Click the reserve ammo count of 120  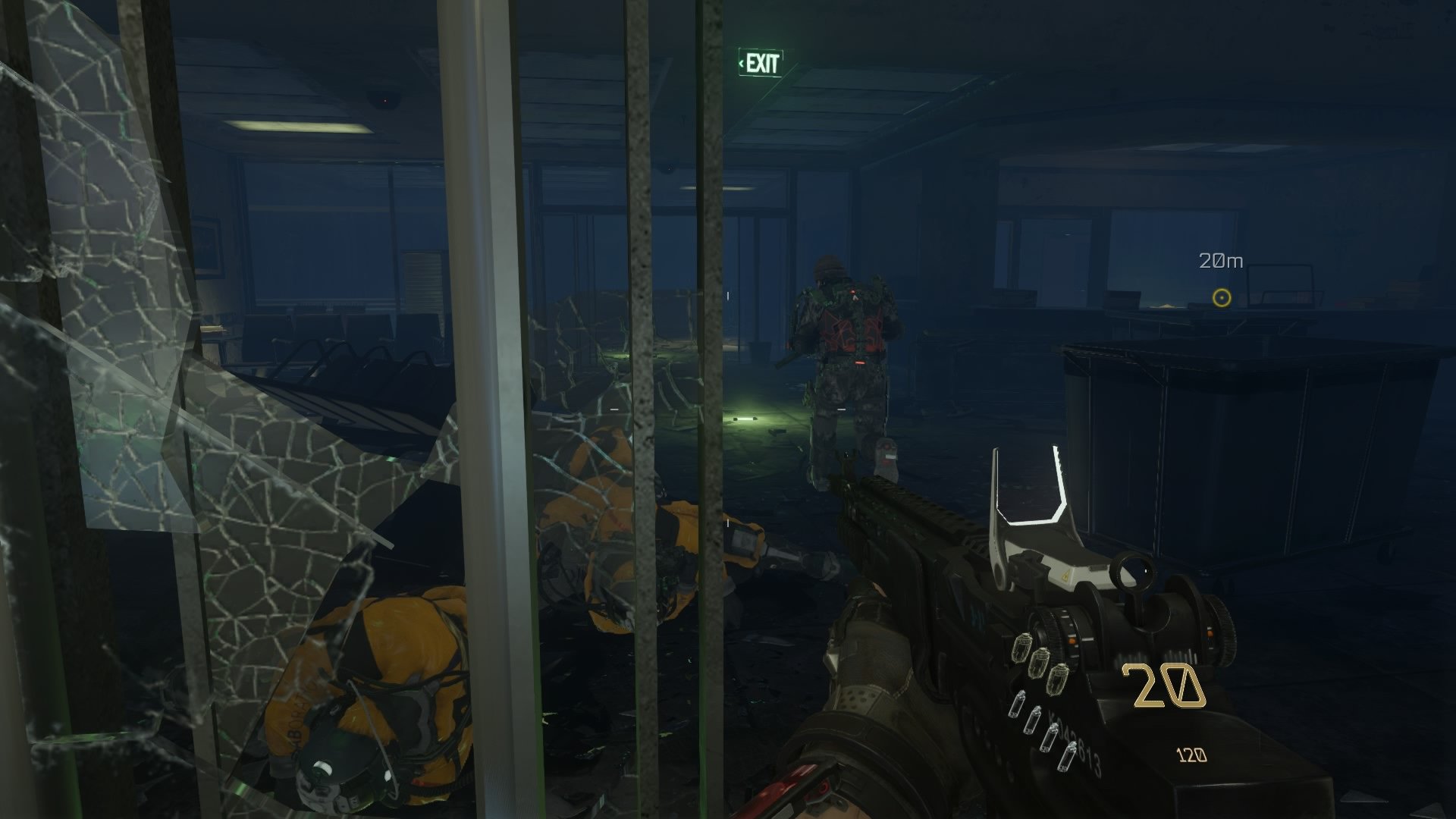pyautogui.click(x=1191, y=755)
